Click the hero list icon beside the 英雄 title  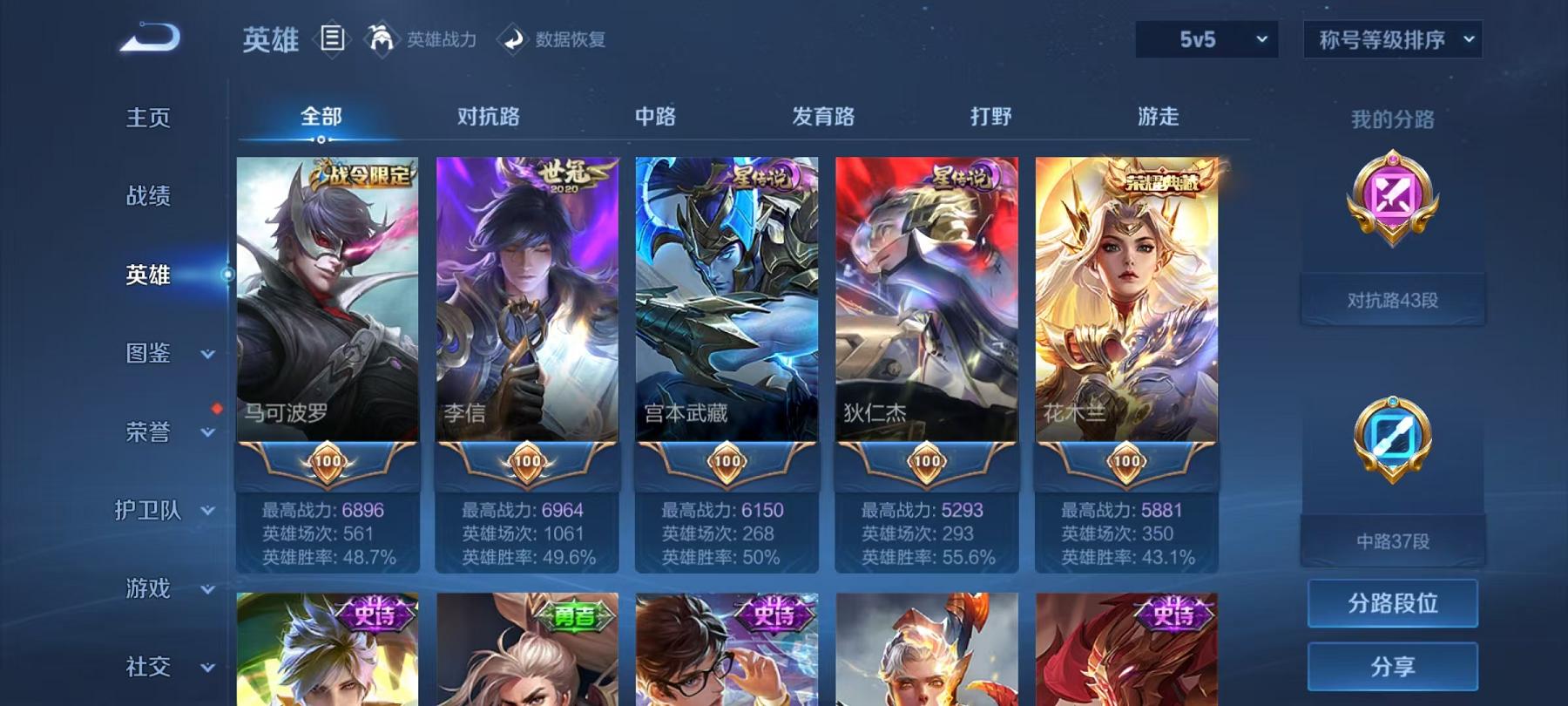pyautogui.click(x=331, y=39)
